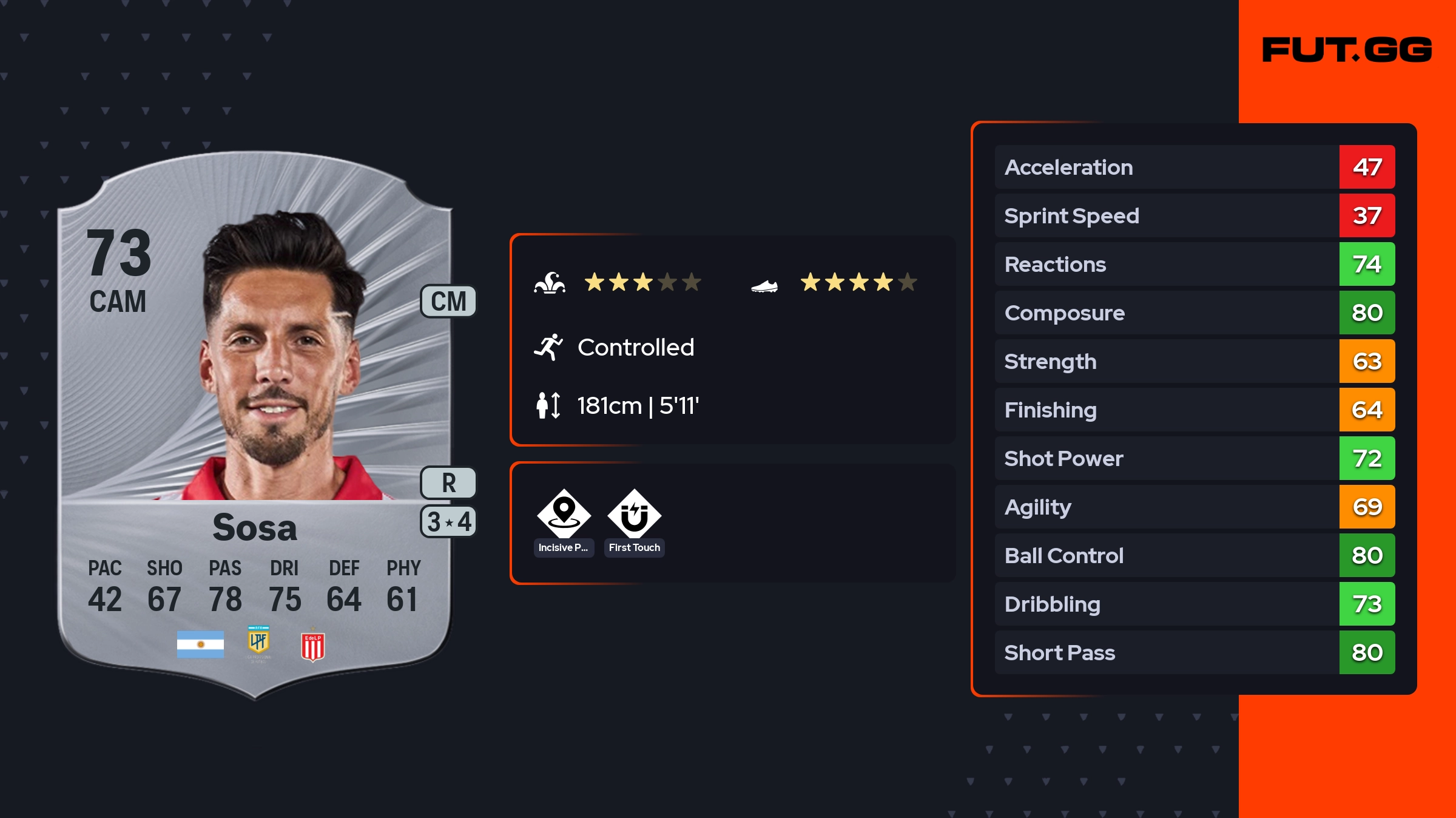This screenshot has width=1456, height=818.
Task: Choose the First Touch playstyle icon
Action: point(634,515)
